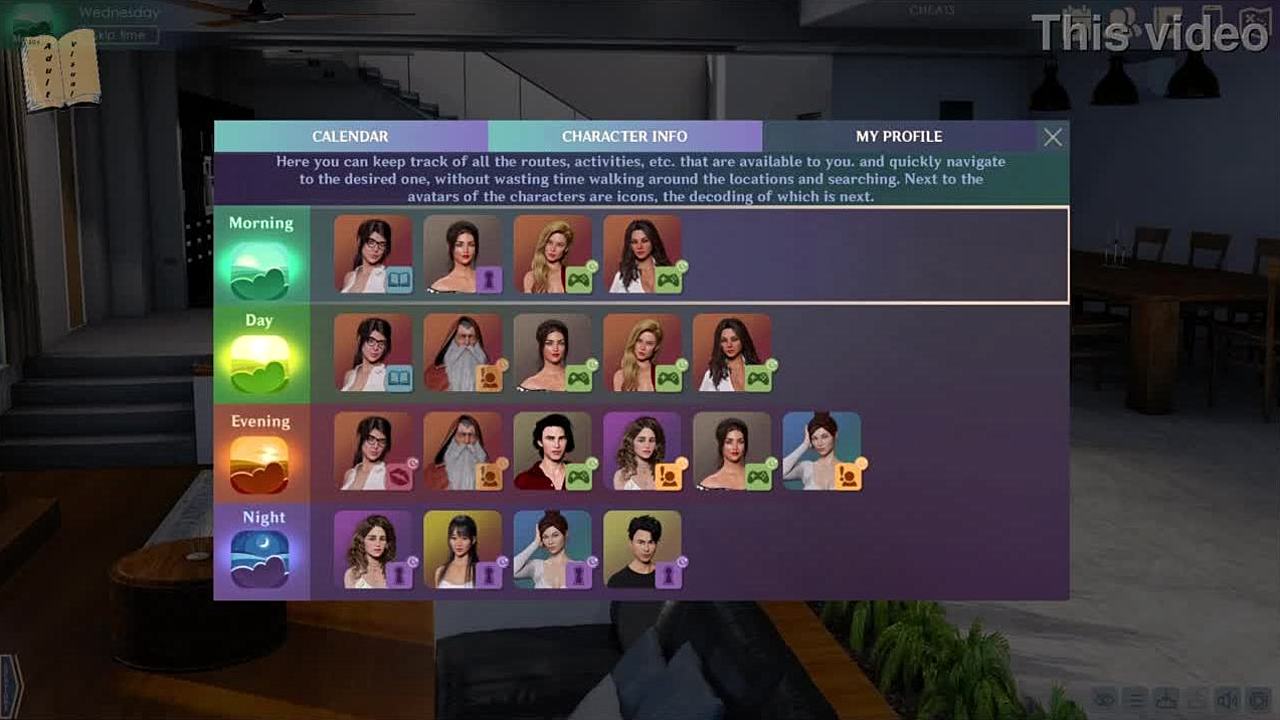This screenshot has width=1280, height=720.
Task: Select the Day bearded old man avatar
Action: (x=463, y=352)
